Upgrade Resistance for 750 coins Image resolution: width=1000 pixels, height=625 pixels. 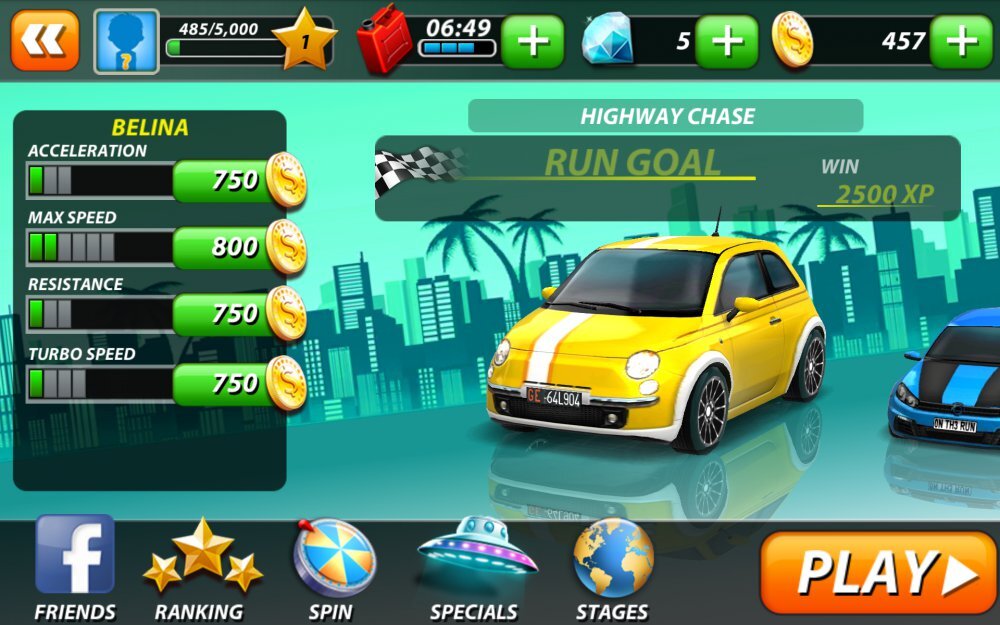(238, 314)
